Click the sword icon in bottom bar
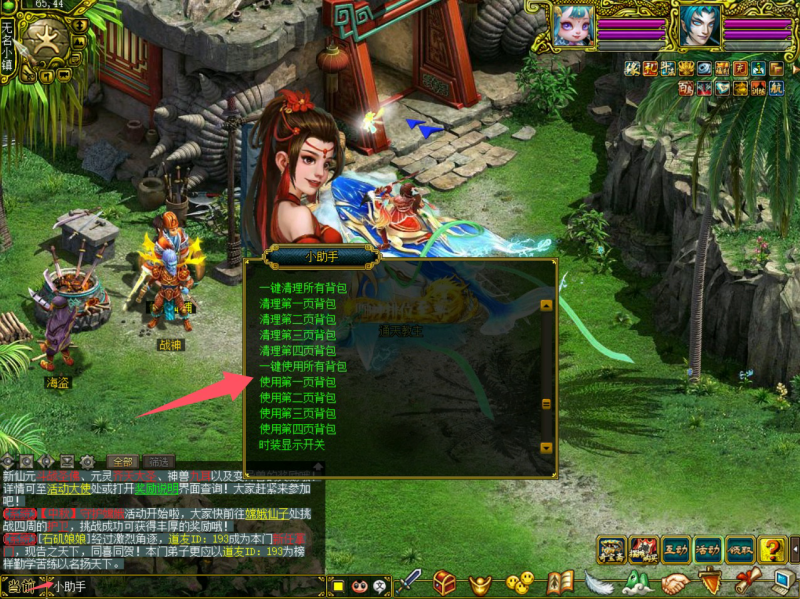The image size is (800, 599). pos(409,582)
